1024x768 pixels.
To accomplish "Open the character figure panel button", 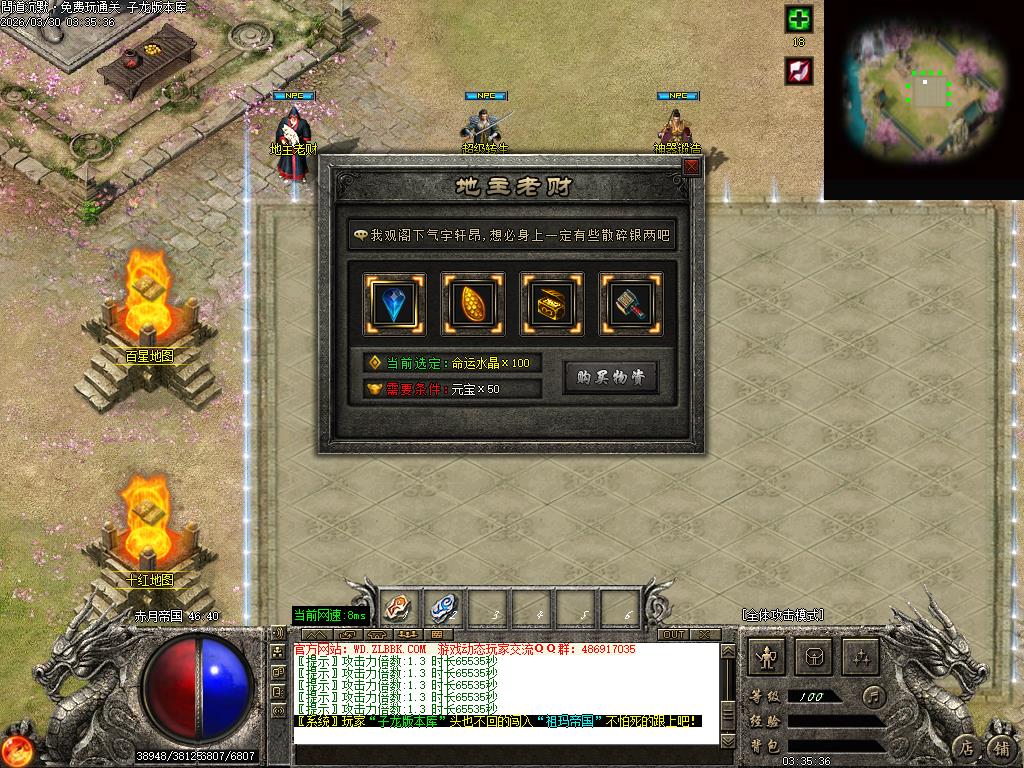I will 768,657.
